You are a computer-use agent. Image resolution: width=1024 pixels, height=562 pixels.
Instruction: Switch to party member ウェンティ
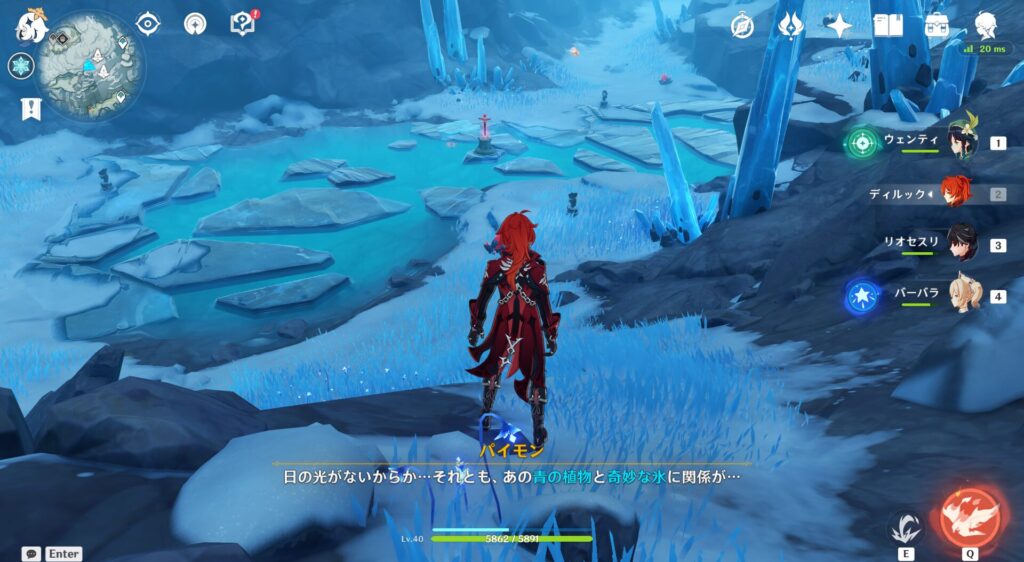click(x=961, y=143)
